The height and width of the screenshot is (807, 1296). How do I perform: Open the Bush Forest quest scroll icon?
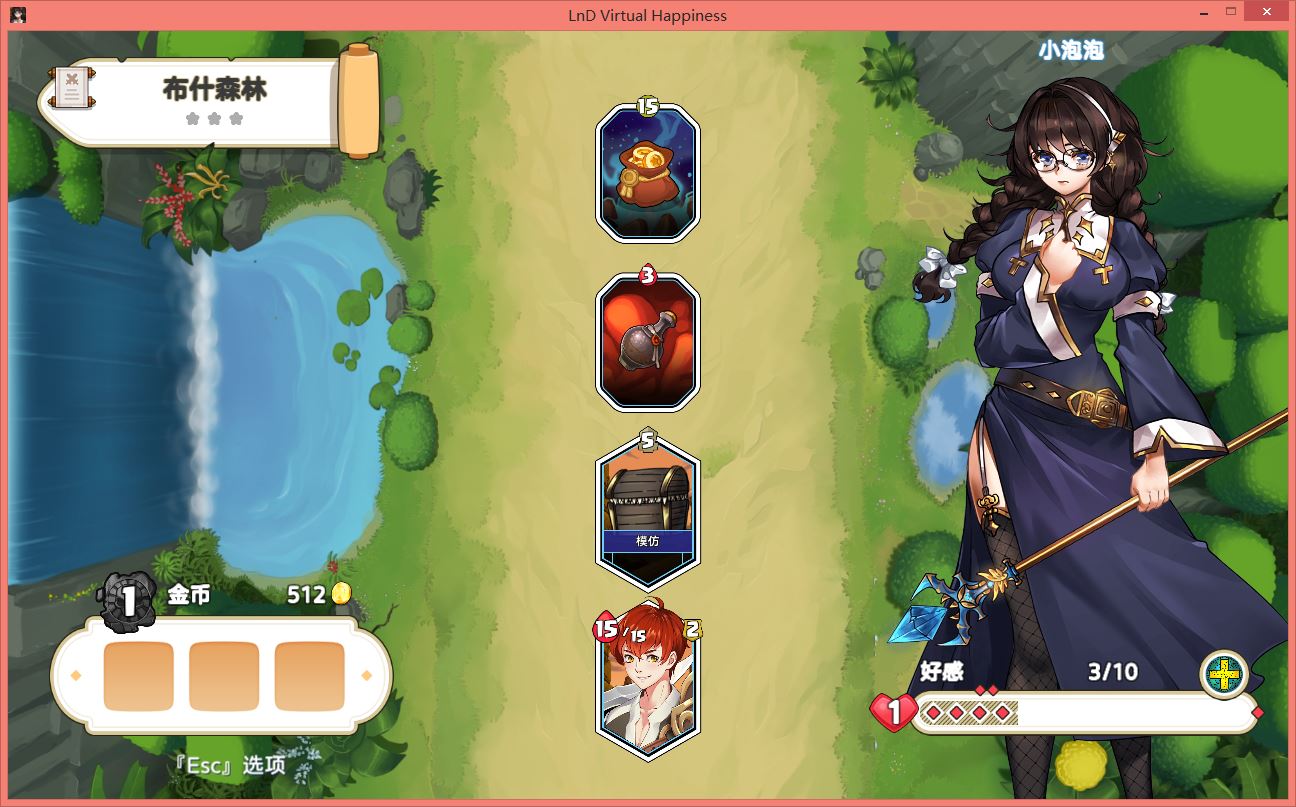tap(71, 89)
